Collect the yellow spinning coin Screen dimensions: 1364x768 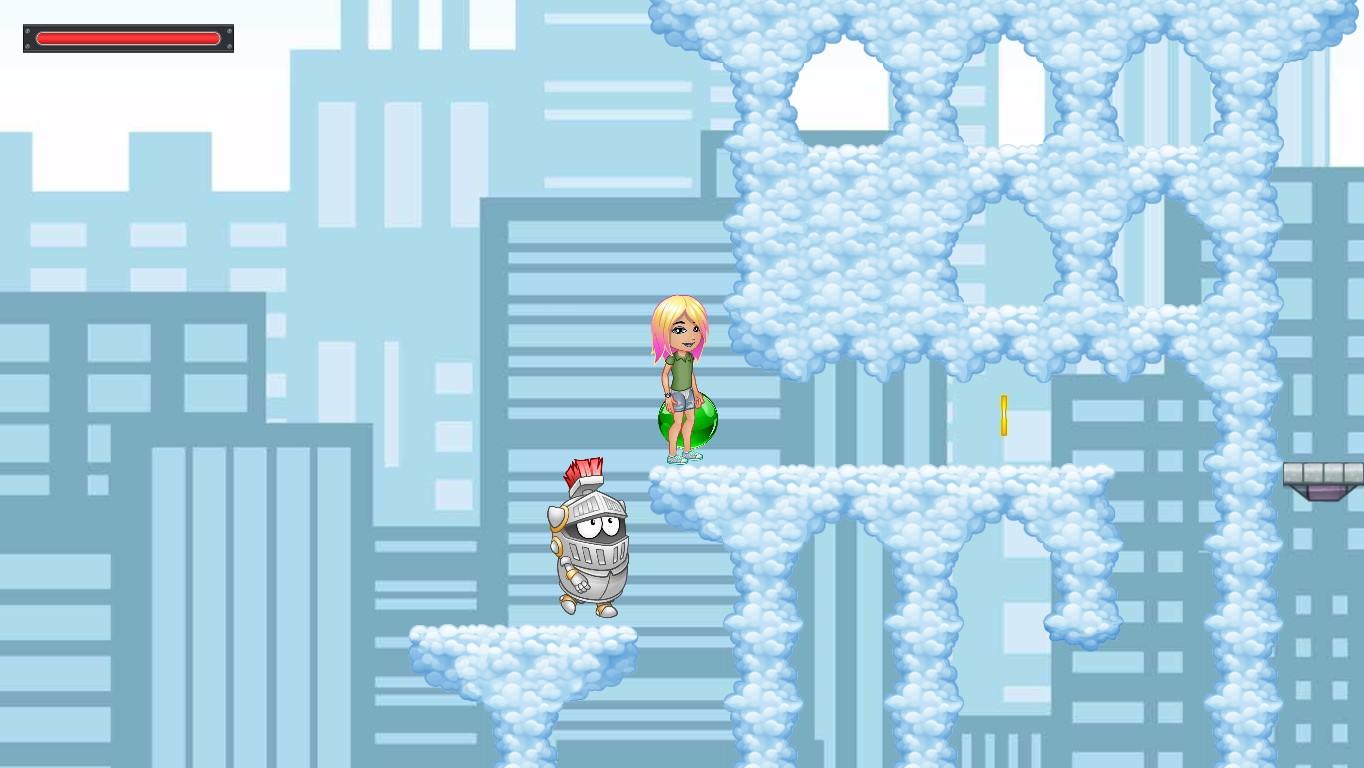[1002, 413]
